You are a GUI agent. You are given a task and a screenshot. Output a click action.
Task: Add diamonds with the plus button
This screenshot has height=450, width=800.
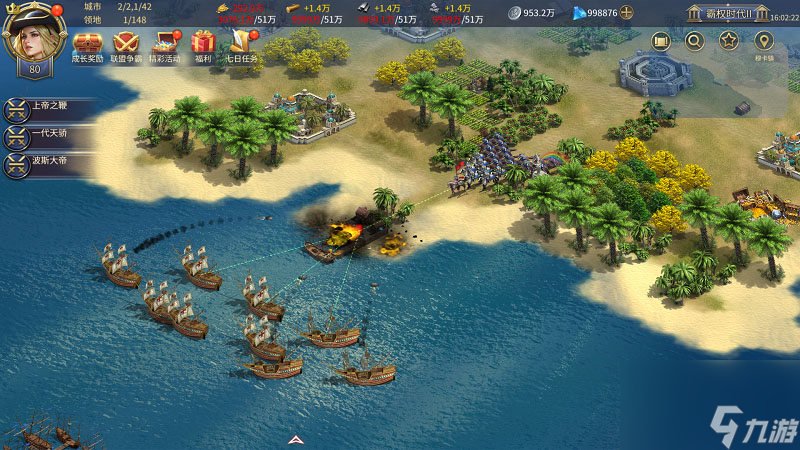[627, 13]
